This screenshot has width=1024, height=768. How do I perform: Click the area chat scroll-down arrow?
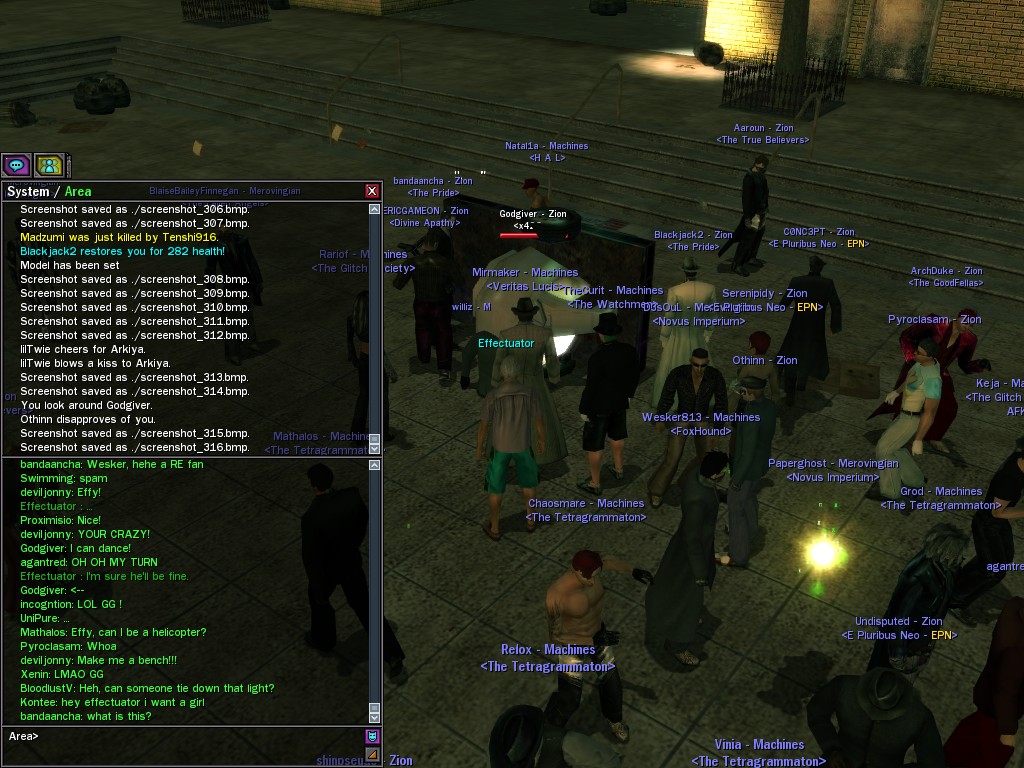[x=375, y=716]
